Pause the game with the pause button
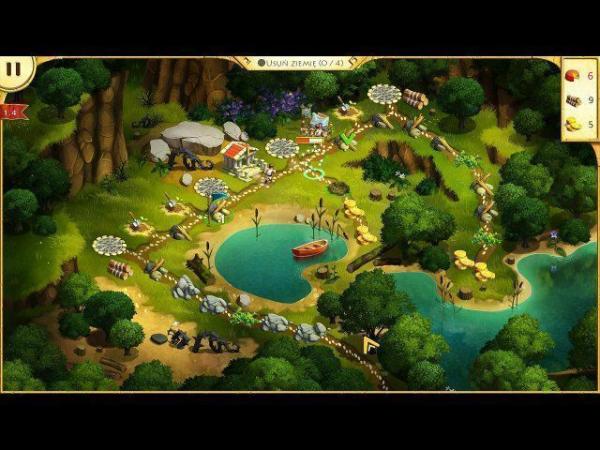Image resolution: width=600 pixels, height=450 pixels. [x=14, y=70]
